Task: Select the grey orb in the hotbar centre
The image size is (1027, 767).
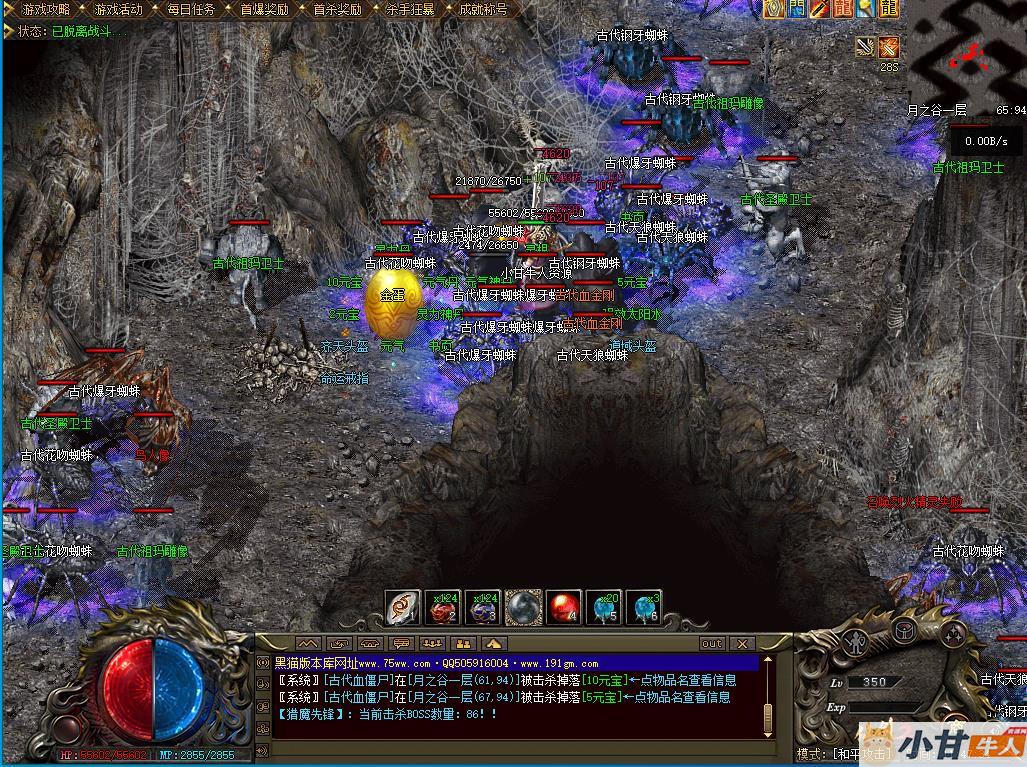Action: [x=524, y=606]
